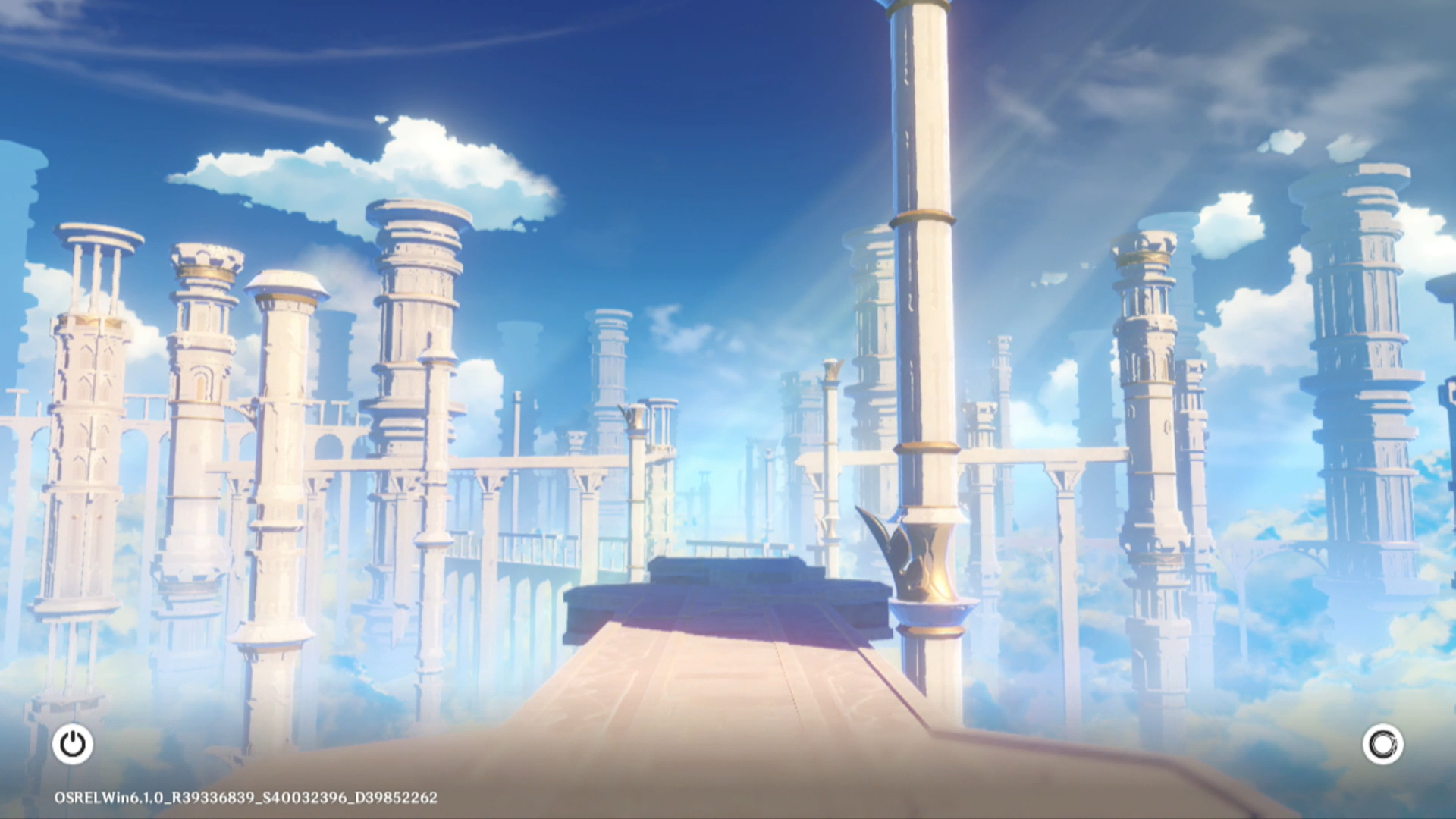Screen dimensions: 1456x819
Task: Click the circular ring icon button
Action: 1382,744
